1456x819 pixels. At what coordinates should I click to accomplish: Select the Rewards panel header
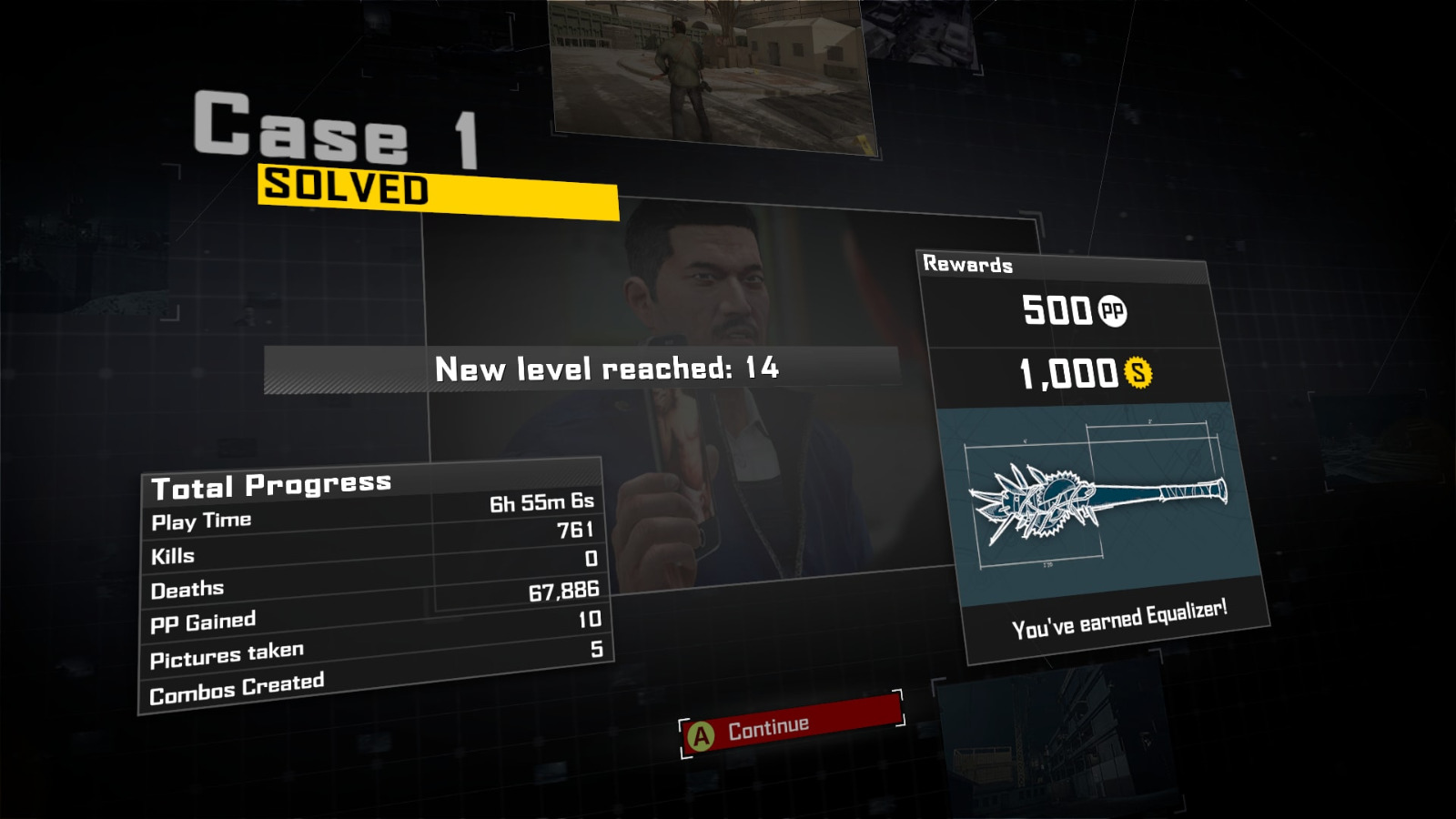(967, 267)
